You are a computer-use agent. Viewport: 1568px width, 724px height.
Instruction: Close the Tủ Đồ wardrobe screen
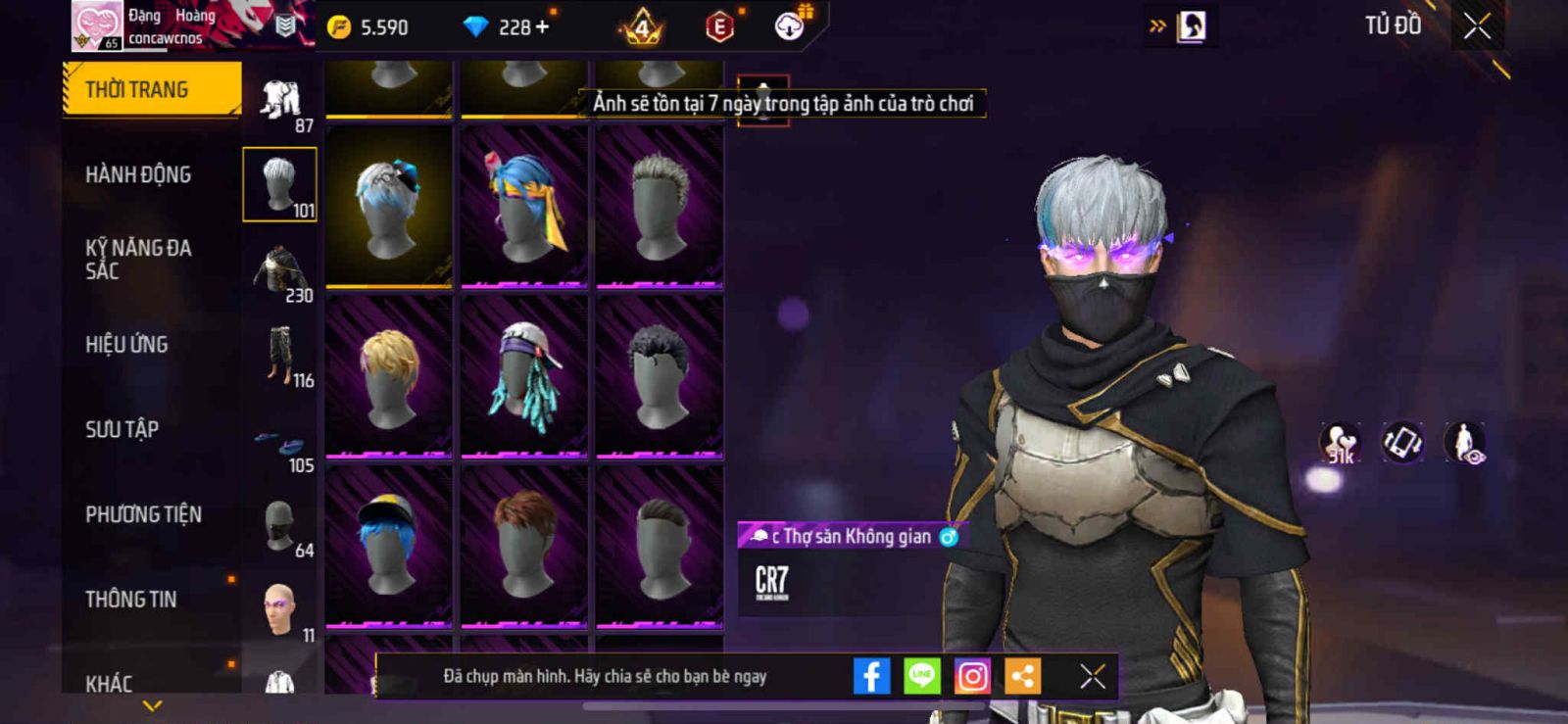[1477, 26]
